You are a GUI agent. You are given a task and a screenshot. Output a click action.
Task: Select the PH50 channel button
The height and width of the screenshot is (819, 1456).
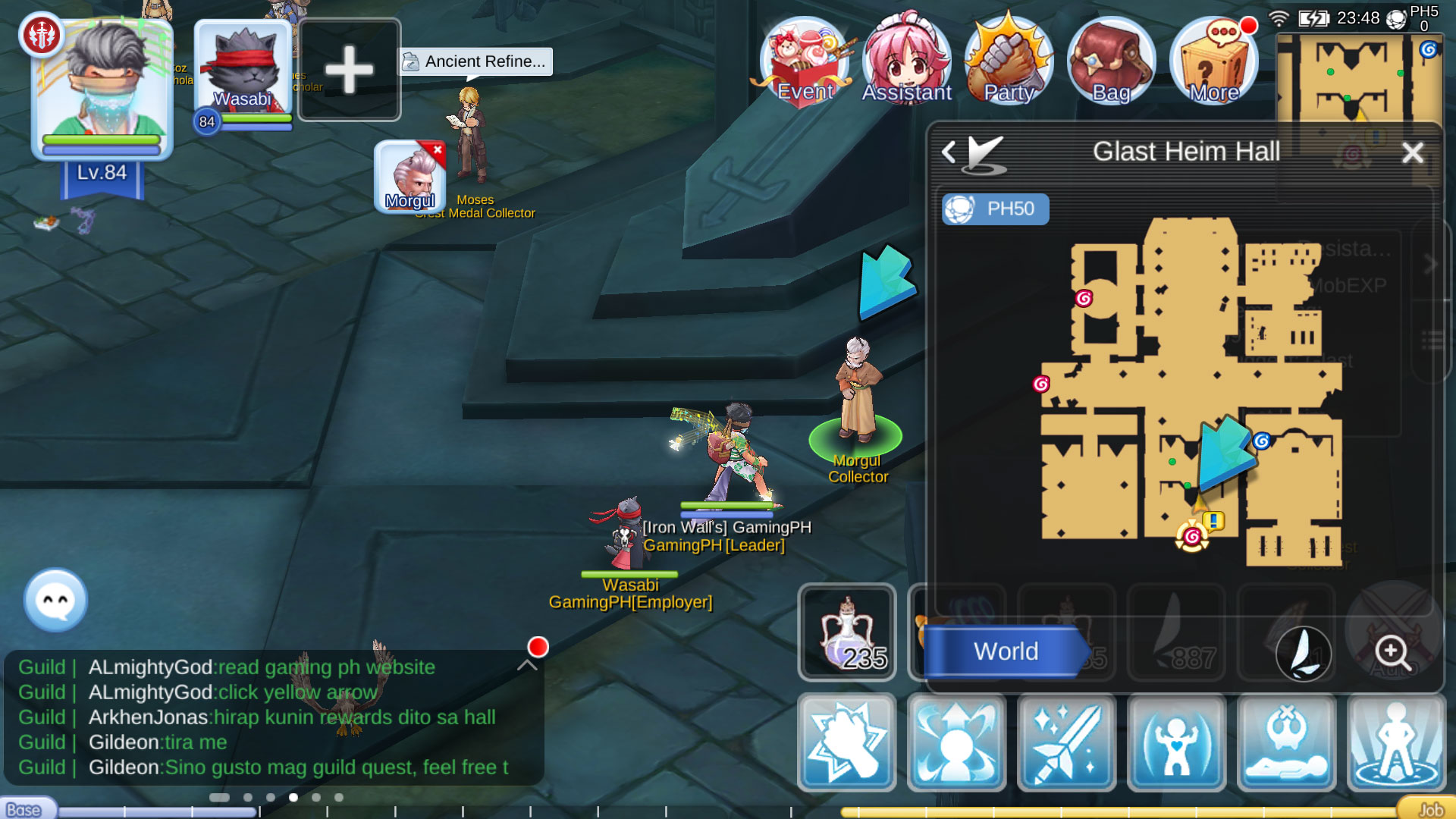(x=996, y=209)
